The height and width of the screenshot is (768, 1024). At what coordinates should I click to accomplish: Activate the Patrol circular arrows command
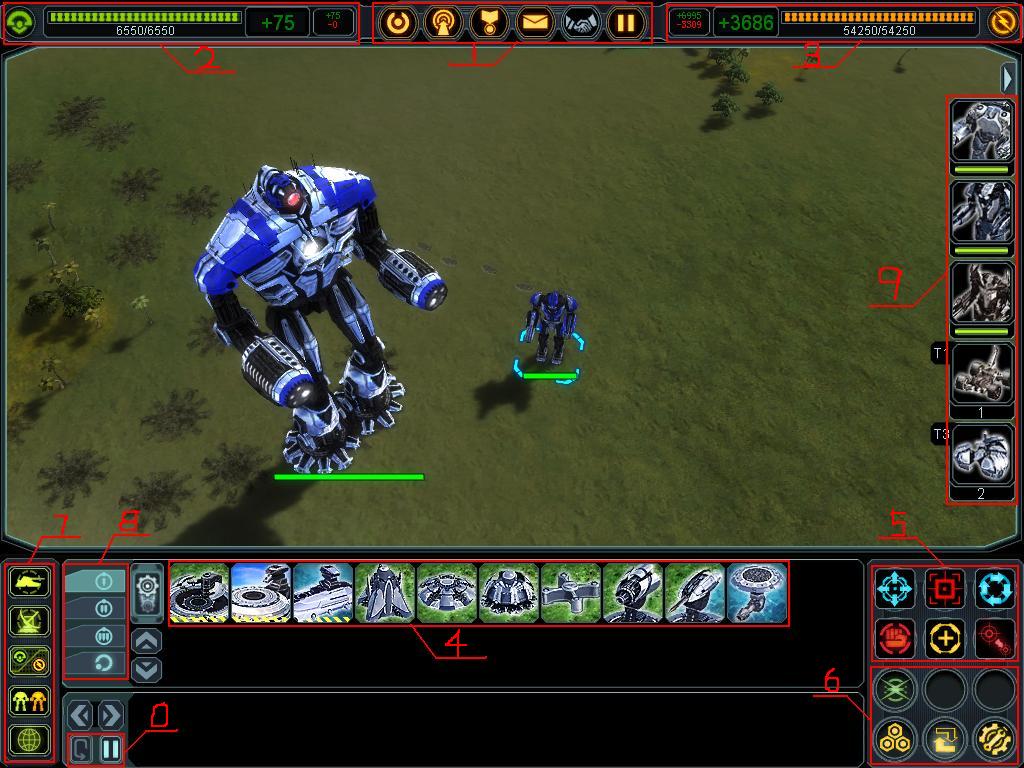(994, 589)
